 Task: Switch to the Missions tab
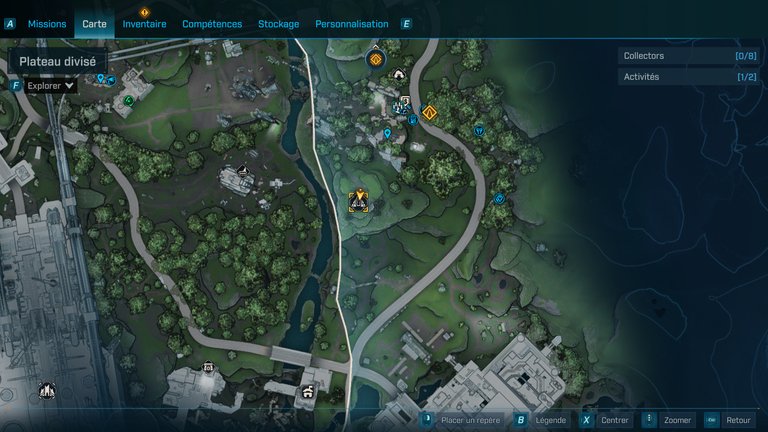coord(47,23)
